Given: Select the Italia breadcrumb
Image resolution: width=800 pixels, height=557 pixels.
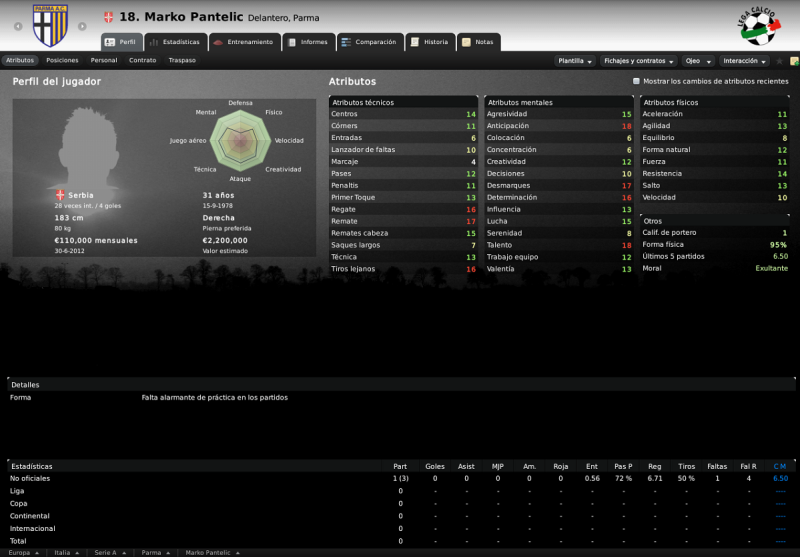Looking at the screenshot, I should click(64, 552).
